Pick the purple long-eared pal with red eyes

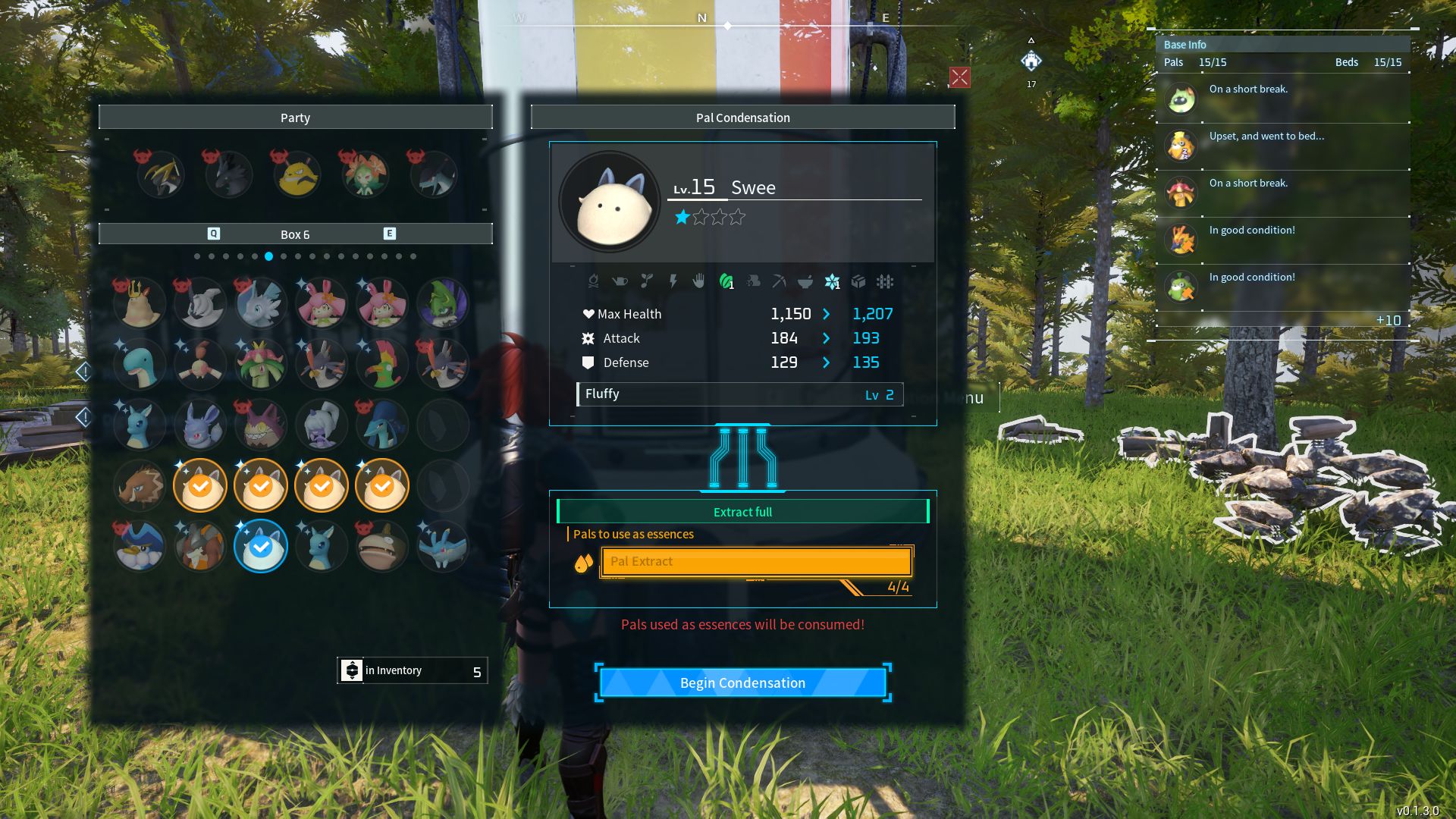(x=200, y=425)
